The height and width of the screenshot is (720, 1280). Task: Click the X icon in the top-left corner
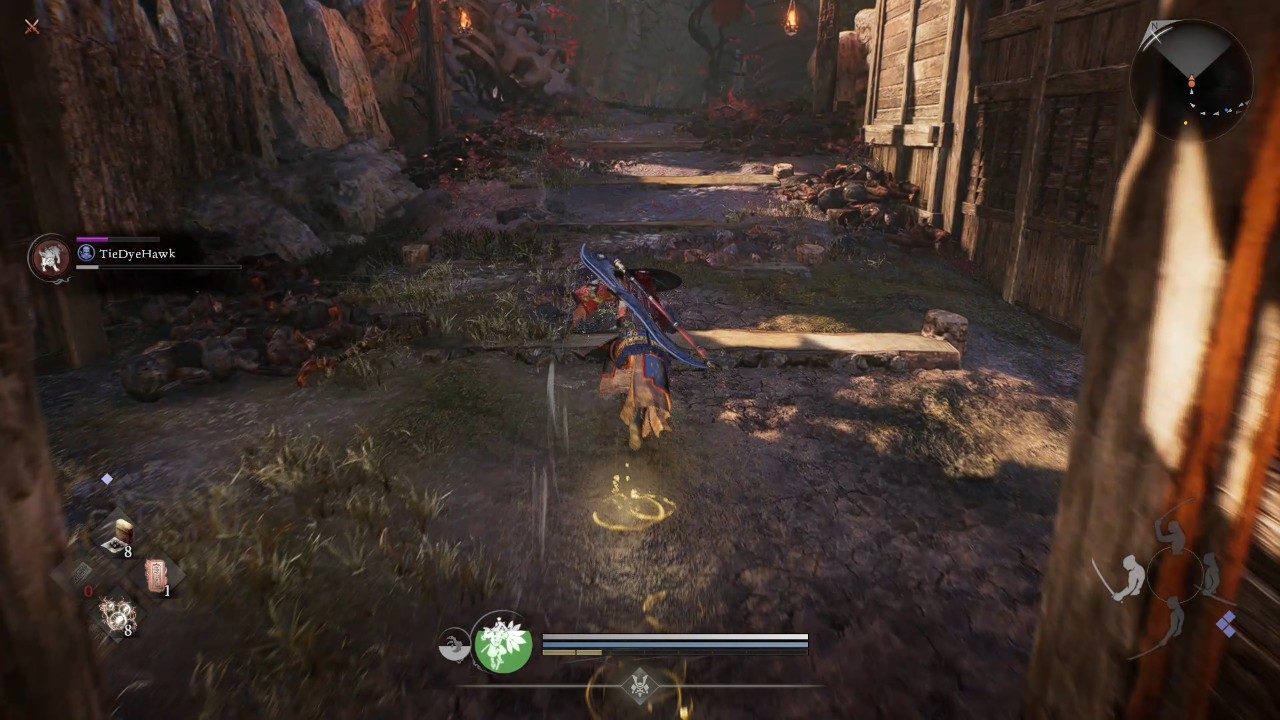[x=31, y=27]
